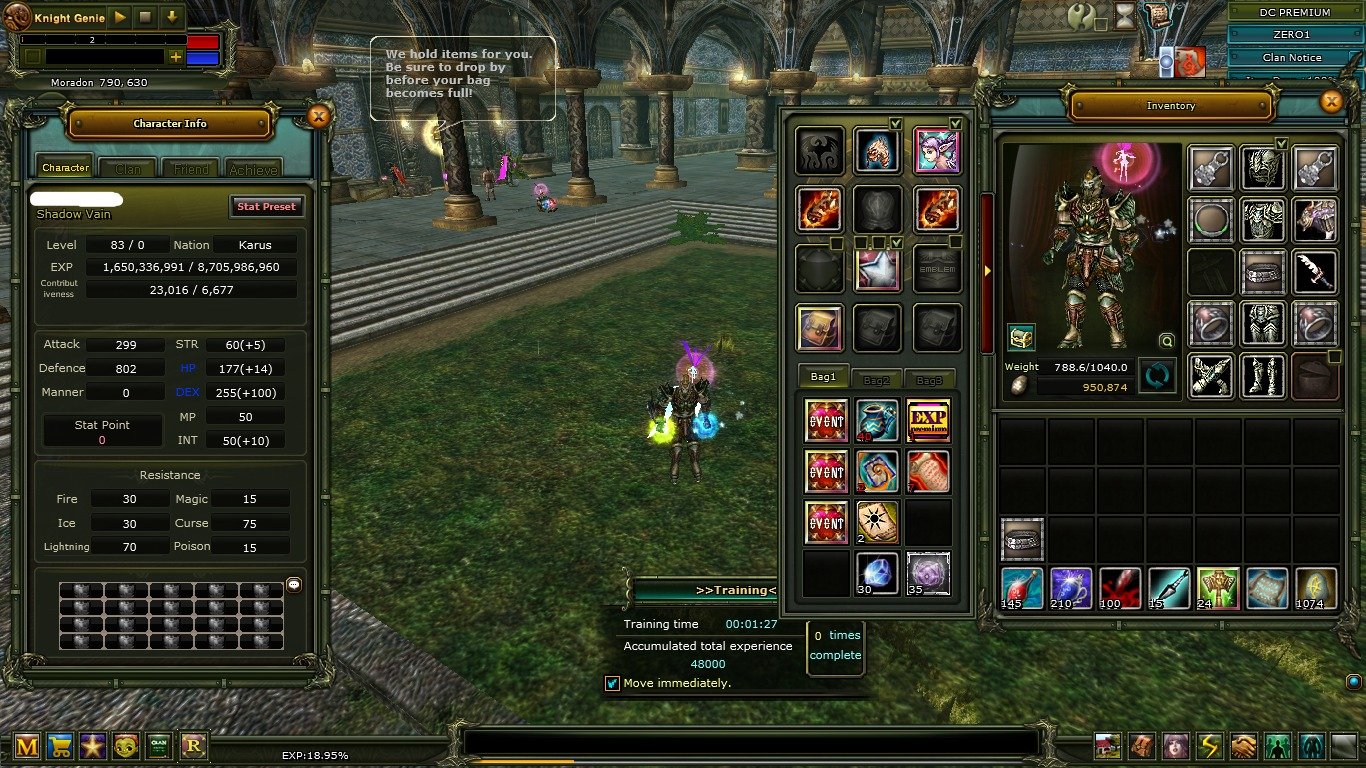Use the red HP potion in the inventory hotbar

coord(1022,589)
